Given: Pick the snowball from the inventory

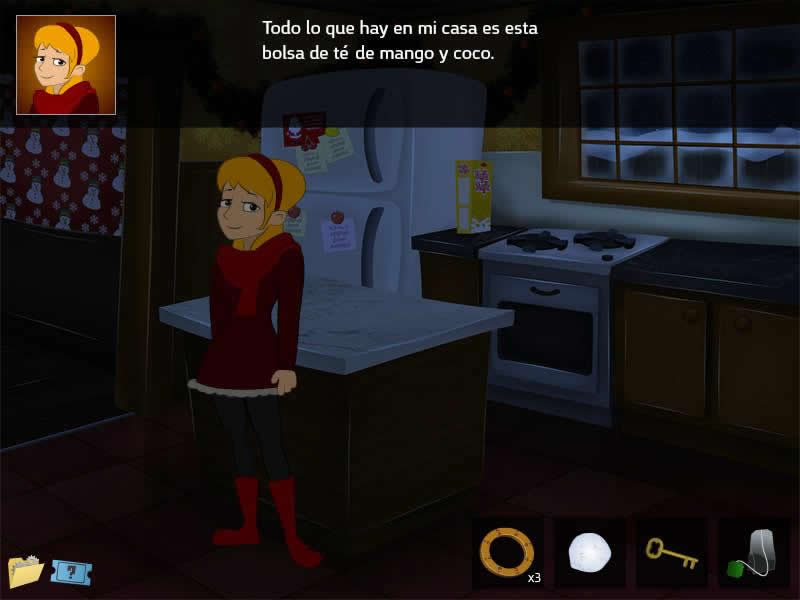Looking at the screenshot, I should tap(589, 552).
